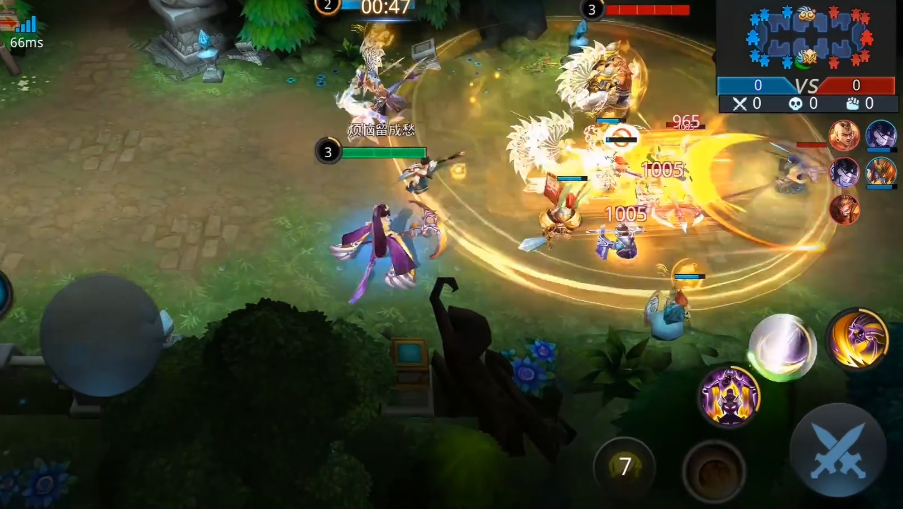
Task: Use the orange crescent ultimate ability
Action: coord(857,339)
